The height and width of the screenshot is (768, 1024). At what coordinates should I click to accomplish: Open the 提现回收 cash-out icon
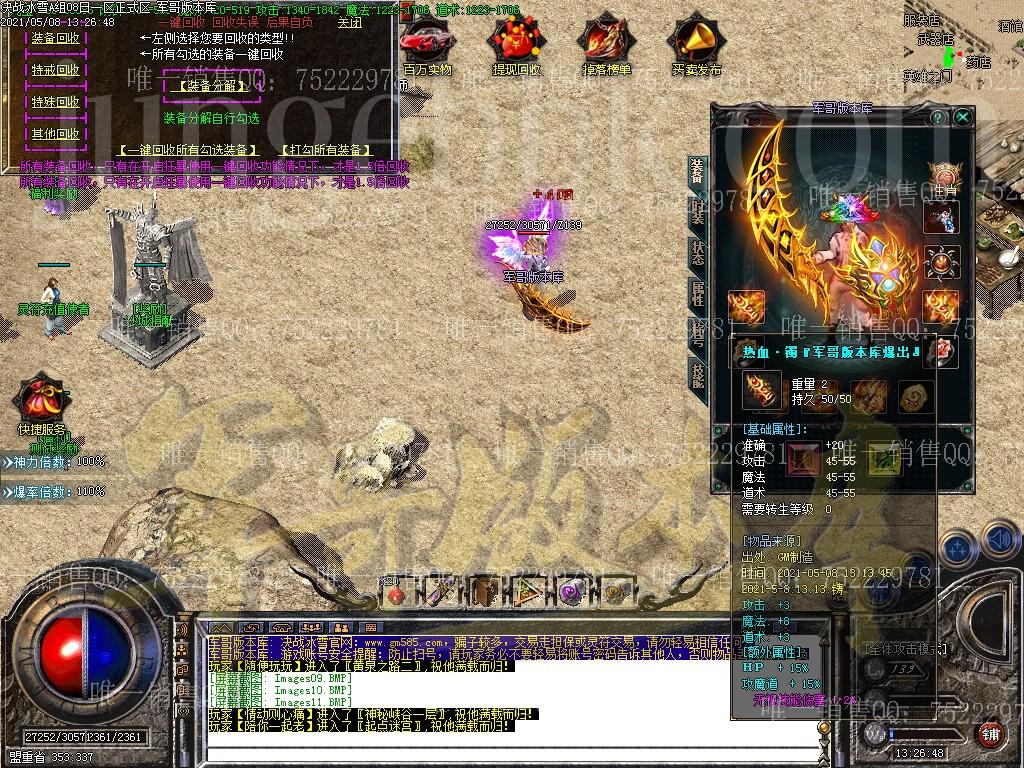tap(516, 44)
